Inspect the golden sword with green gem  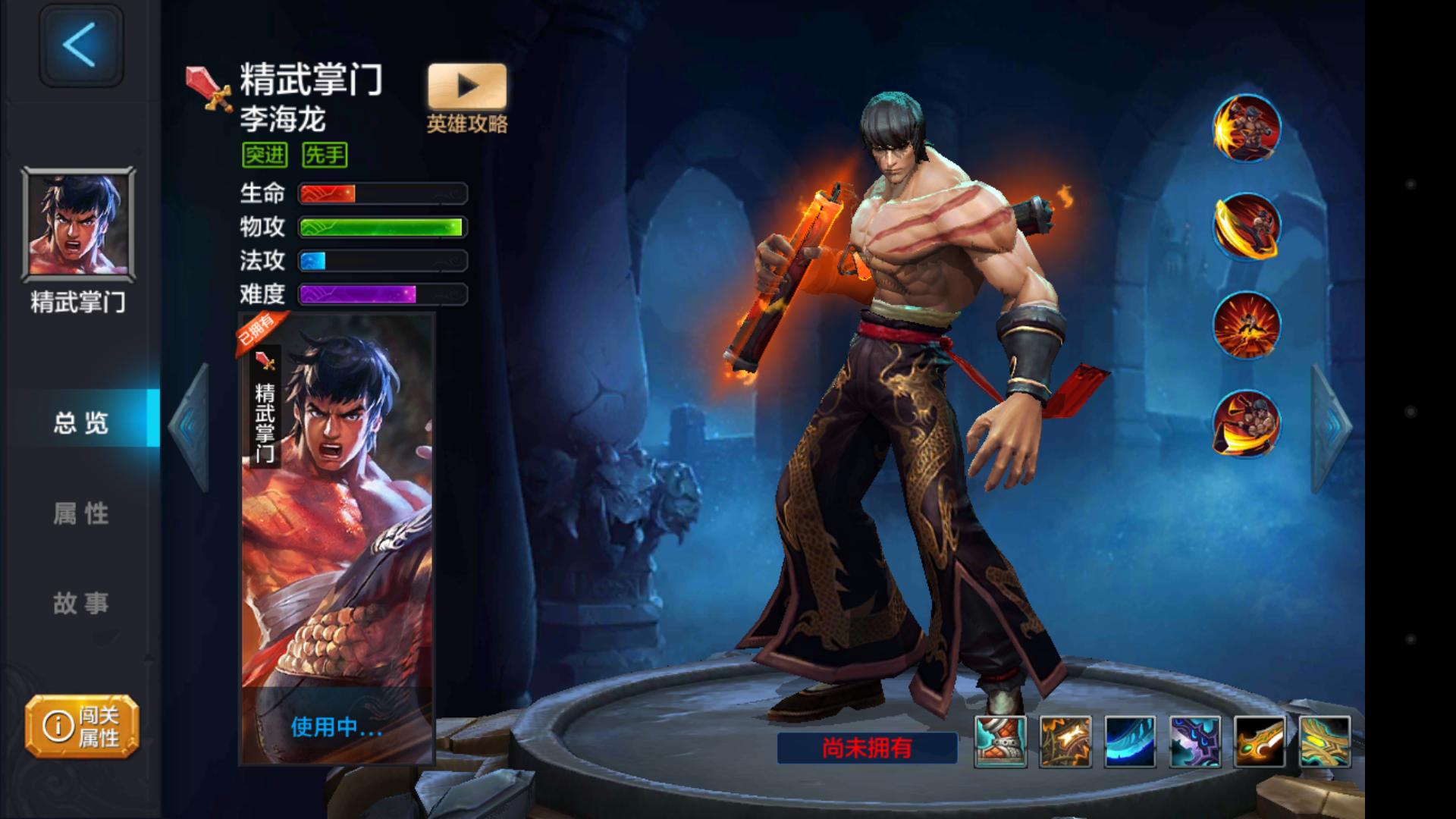1260,741
